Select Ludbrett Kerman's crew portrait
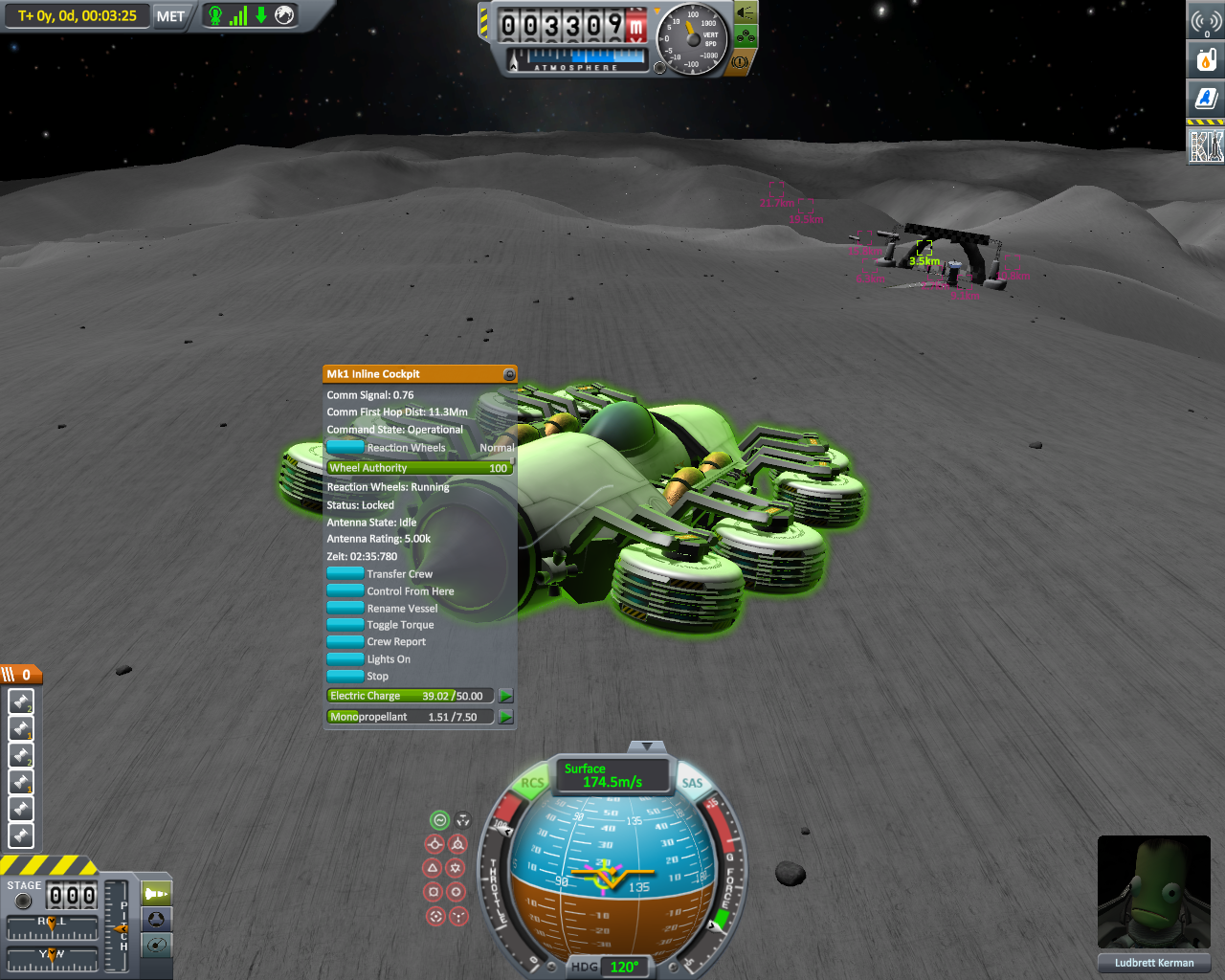The height and width of the screenshot is (980, 1225). click(1153, 891)
